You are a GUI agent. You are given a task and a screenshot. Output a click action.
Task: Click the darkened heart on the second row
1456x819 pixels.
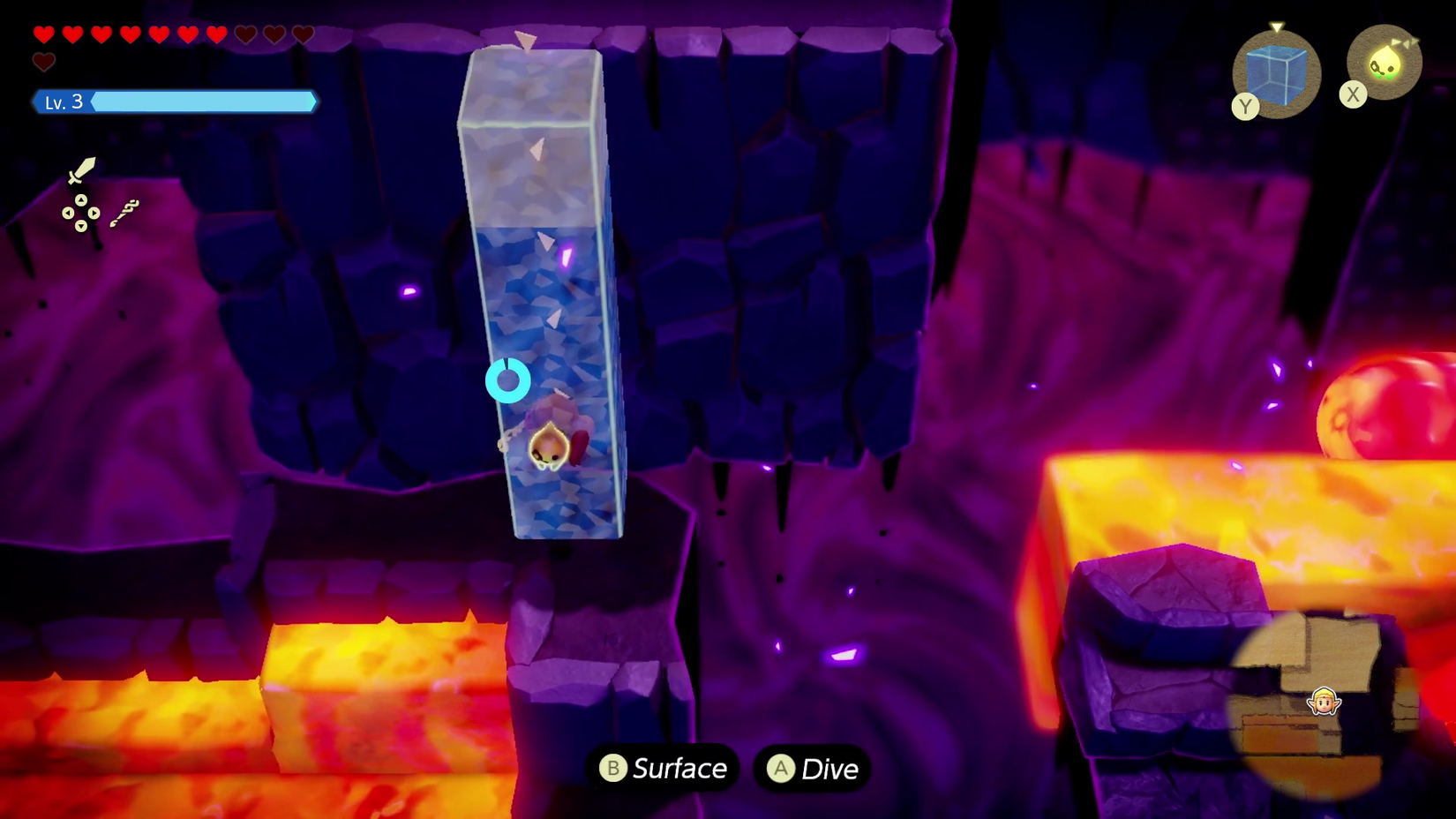click(x=43, y=62)
